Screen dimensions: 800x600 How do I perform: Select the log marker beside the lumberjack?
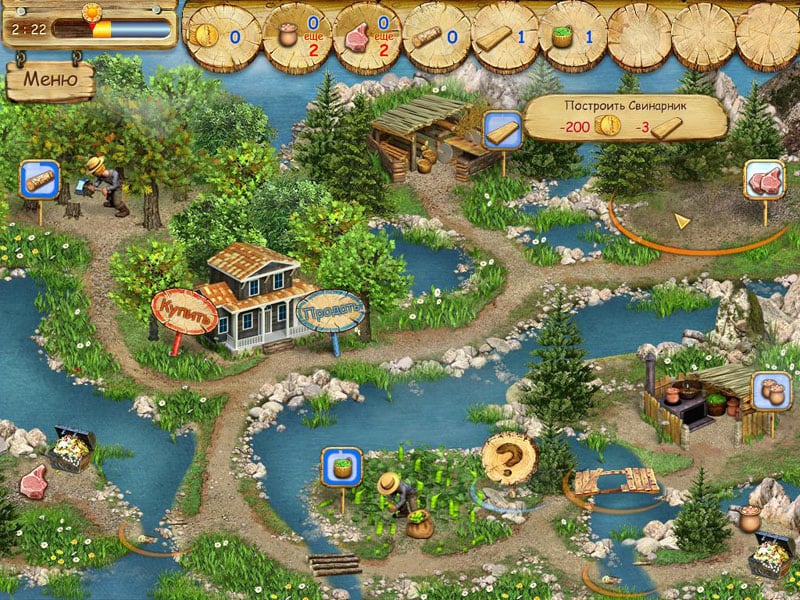40,181
